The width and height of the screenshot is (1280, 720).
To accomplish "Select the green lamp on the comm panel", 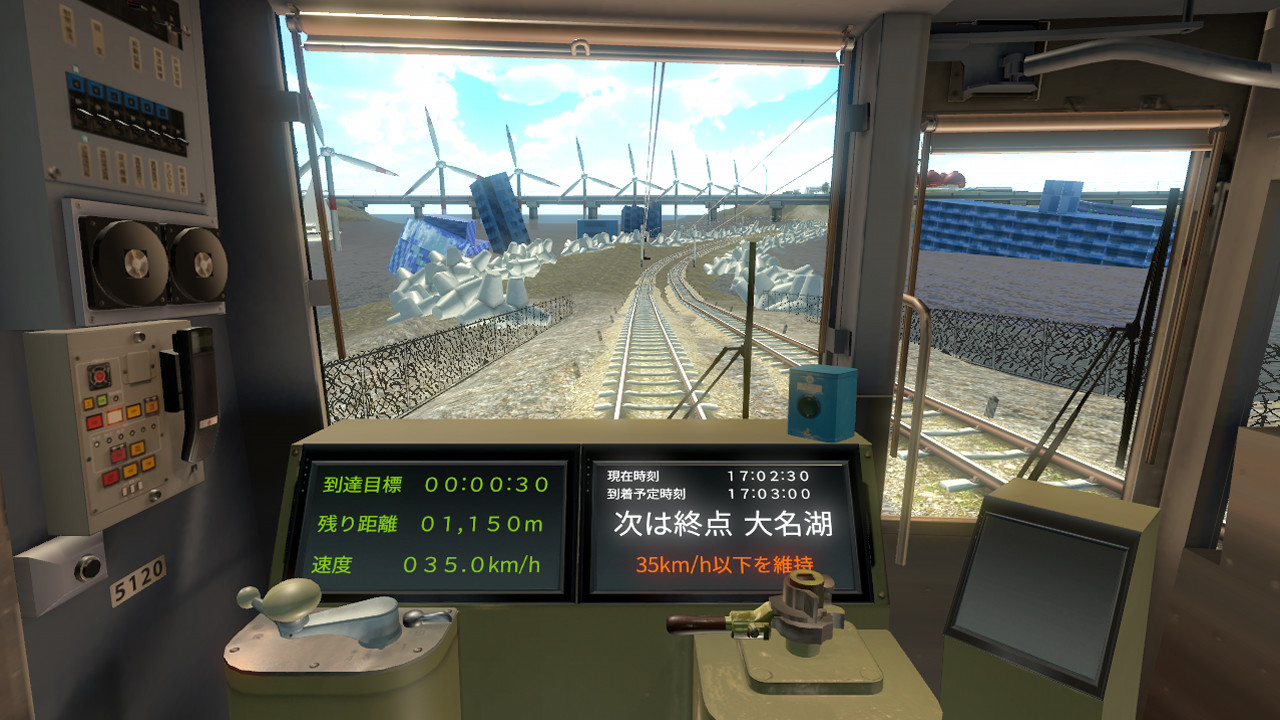I will pos(102,399).
